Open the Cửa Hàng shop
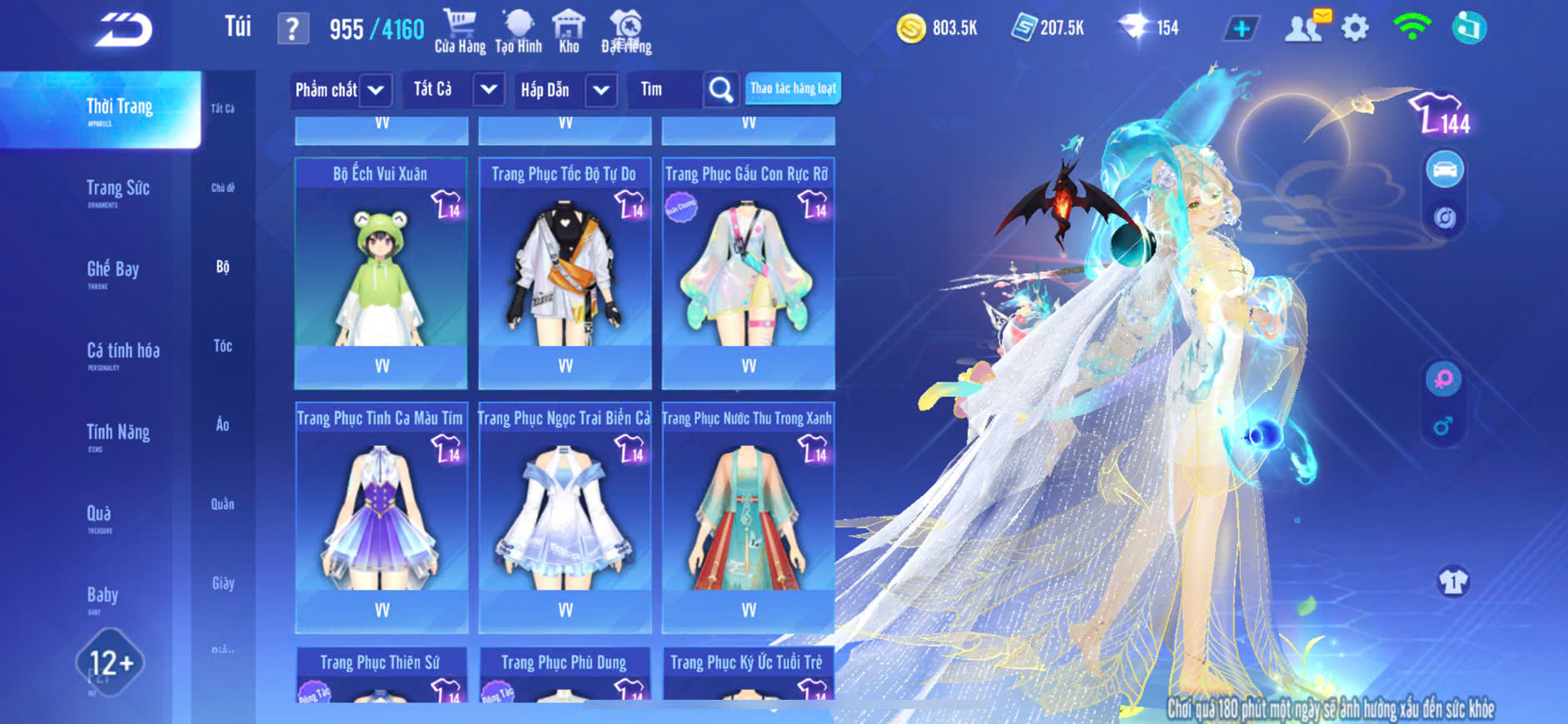Image resolution: width=1568 pixels, height=724 pixels. tap(460, 31)
